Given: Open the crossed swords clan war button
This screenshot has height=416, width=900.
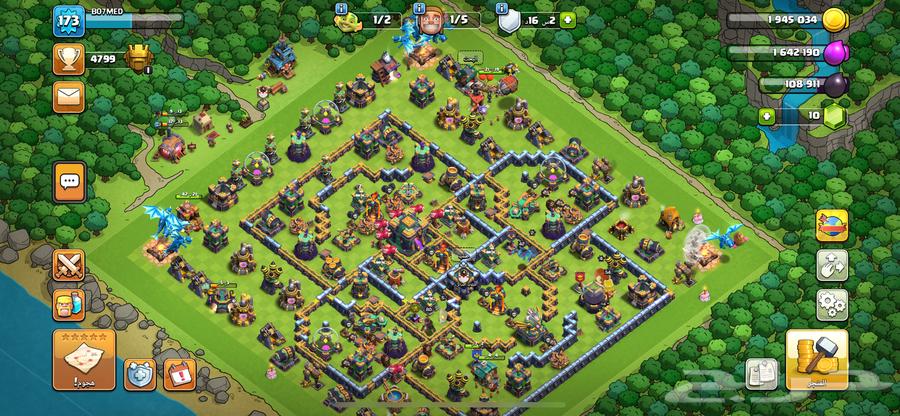Looking at the screenshot, I should point(69,265).
